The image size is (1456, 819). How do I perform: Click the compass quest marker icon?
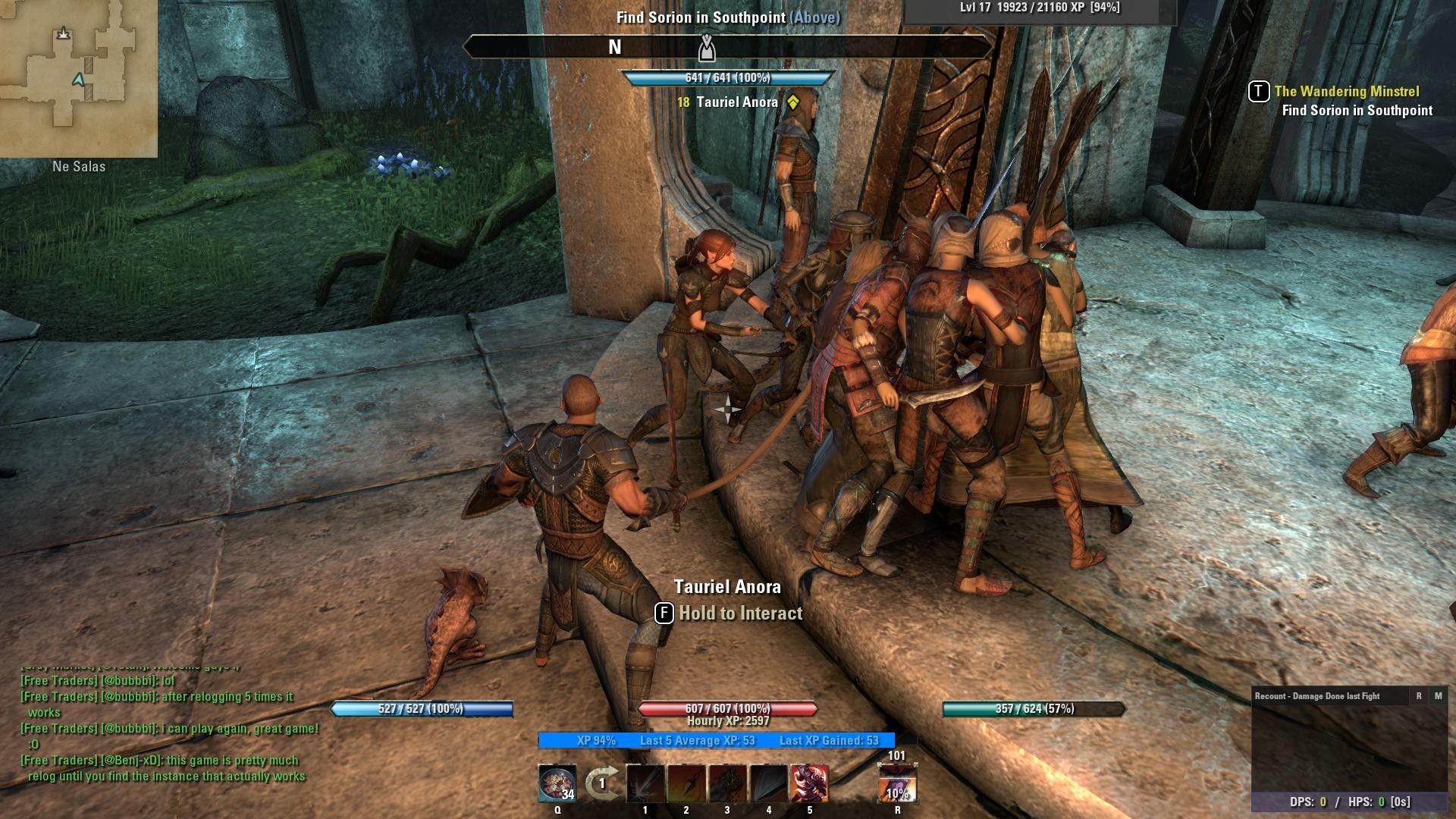(x=707, y=48)
